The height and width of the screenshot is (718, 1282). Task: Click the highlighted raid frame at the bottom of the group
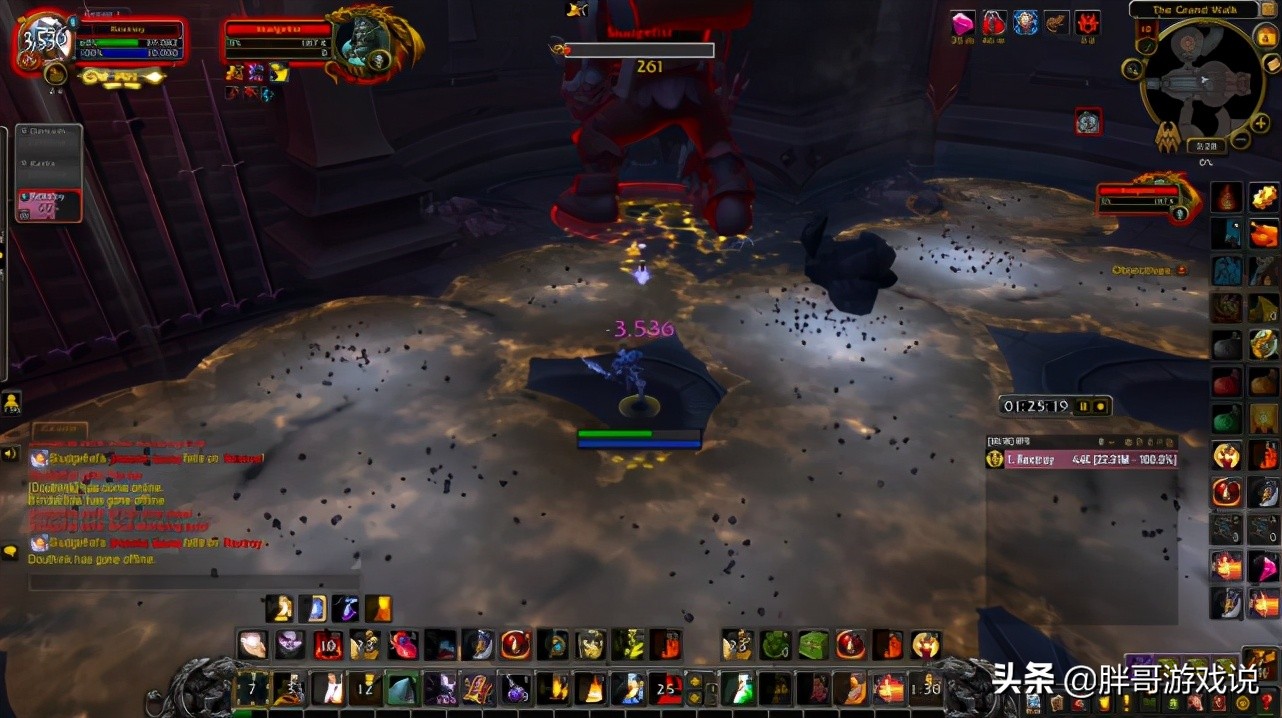48,205
